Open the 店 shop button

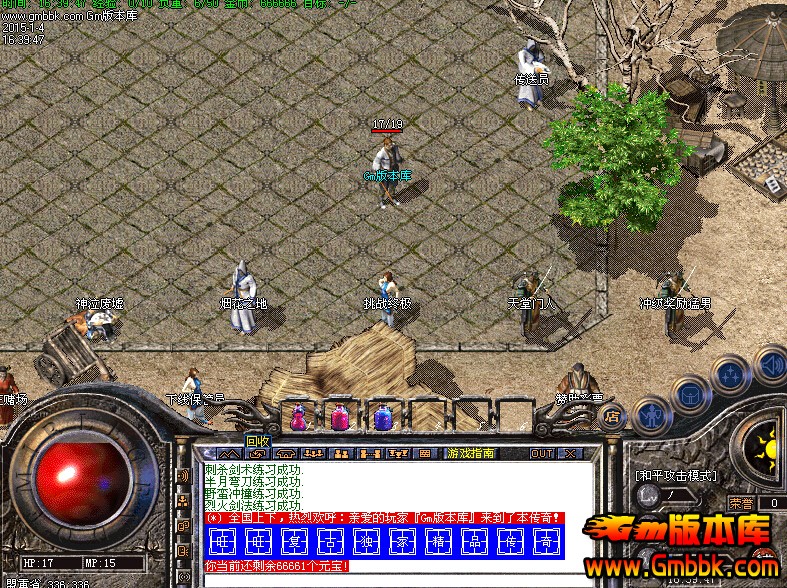click(612, 415)
